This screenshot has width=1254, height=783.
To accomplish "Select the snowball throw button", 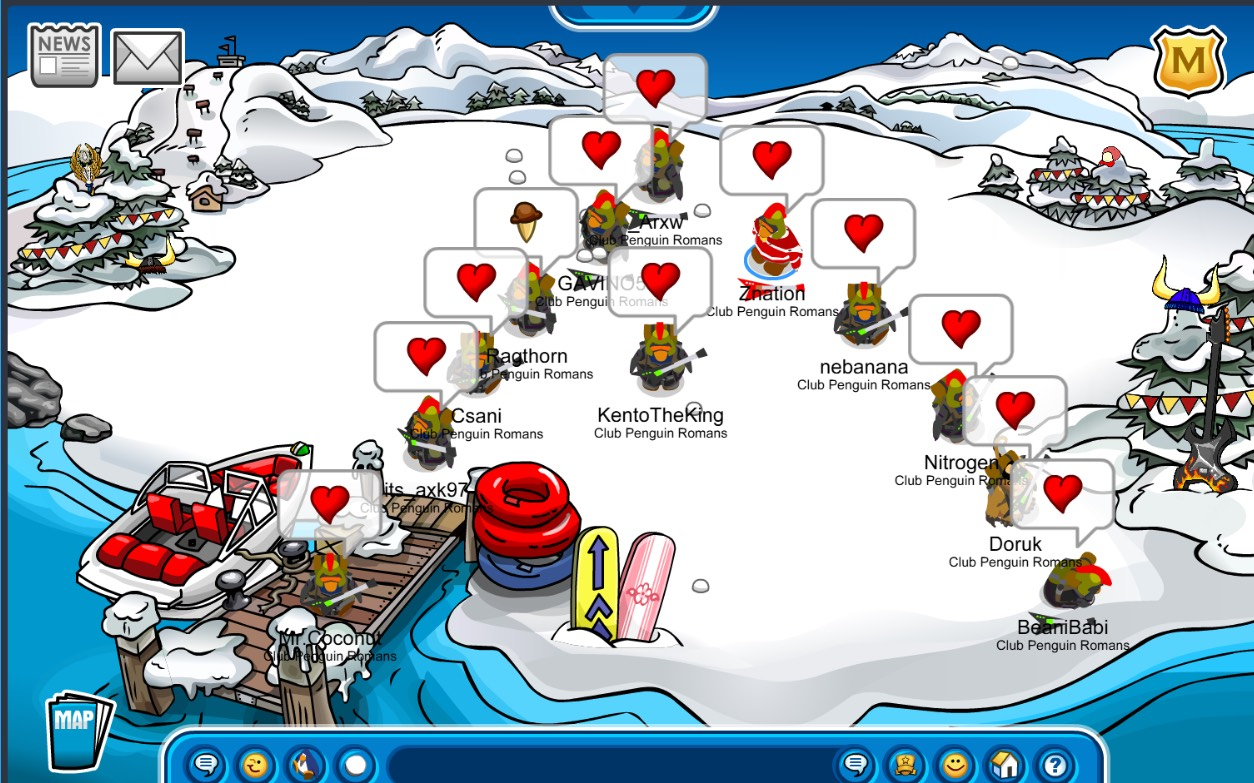I will tap(355, 765).
